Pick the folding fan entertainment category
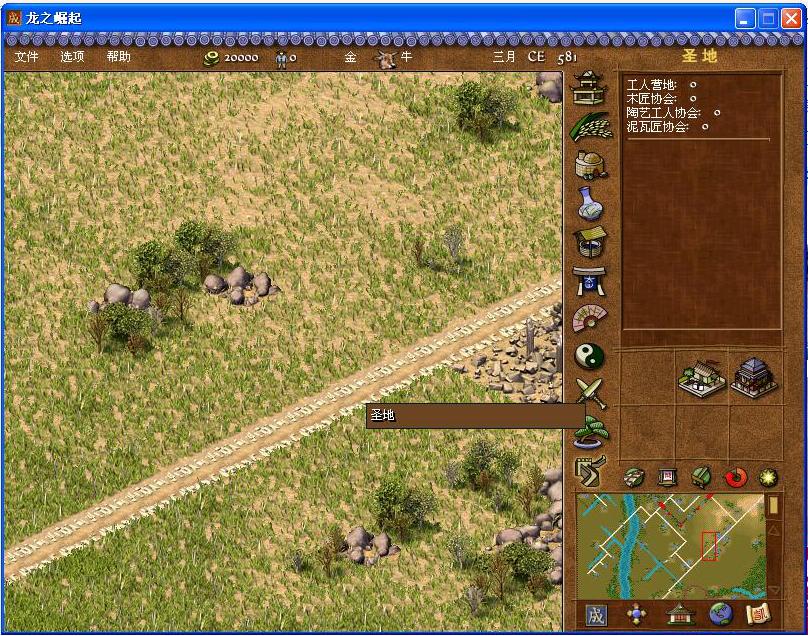The height and width of the screenshot is (636, 808). 590,318
